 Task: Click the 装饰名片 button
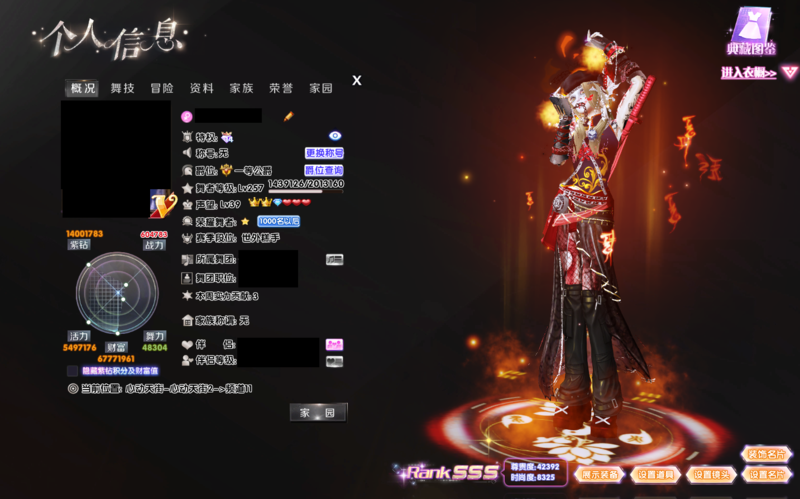(x=766, y=454)
